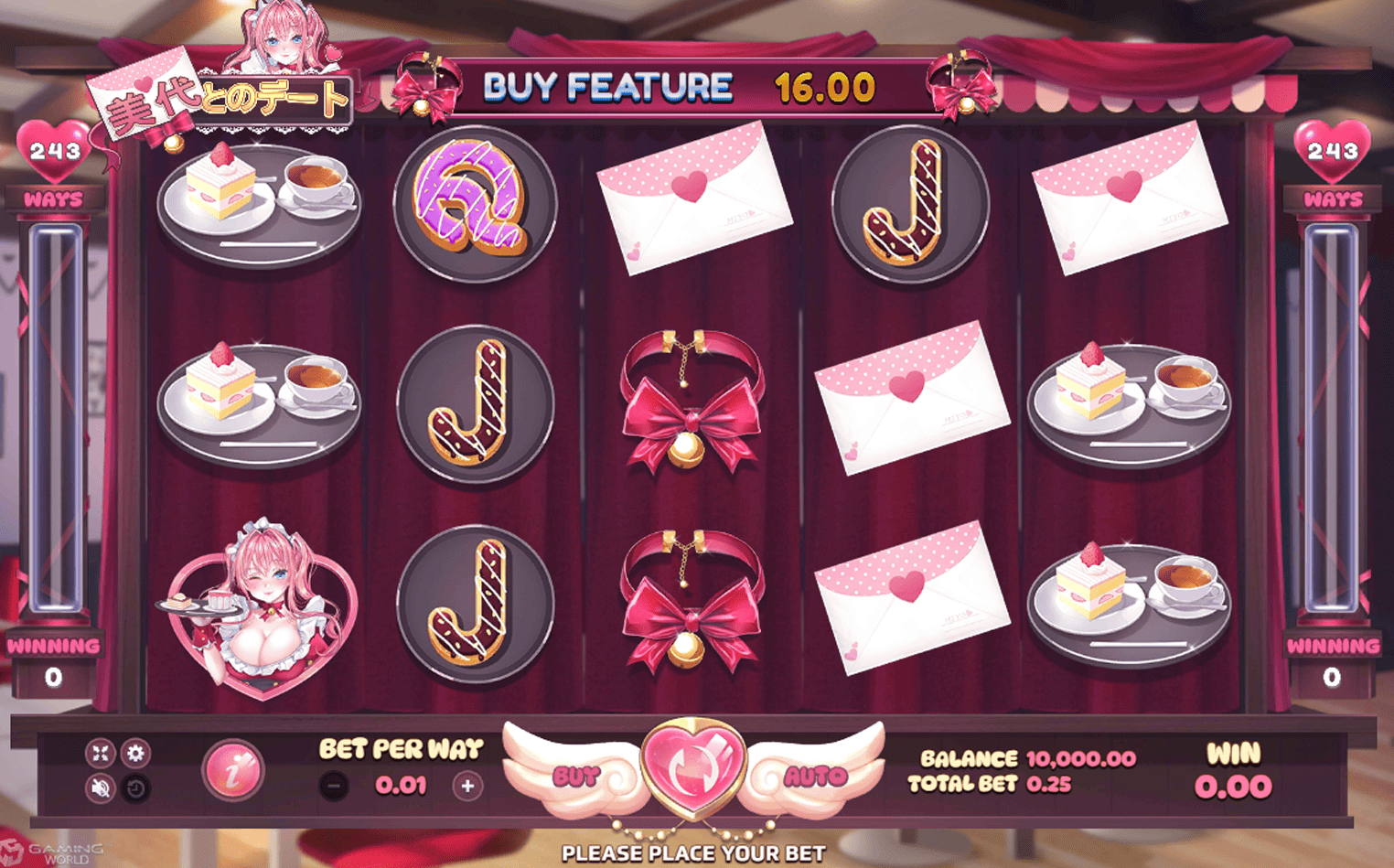The width and height of the screenshot is (1394, 868).
Task: Decrease bet per way with minus
Action: (x=335, y=786)
